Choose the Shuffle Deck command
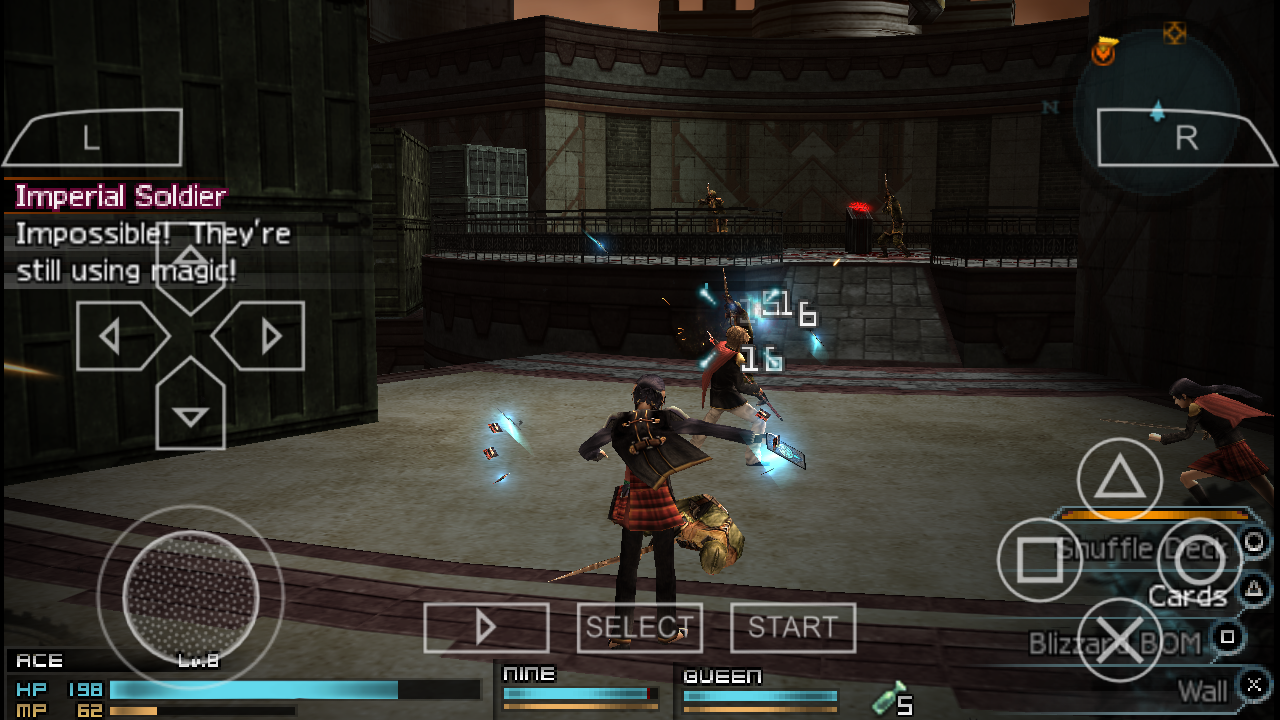1280x720 pixels. click(x=1142, y=548)
